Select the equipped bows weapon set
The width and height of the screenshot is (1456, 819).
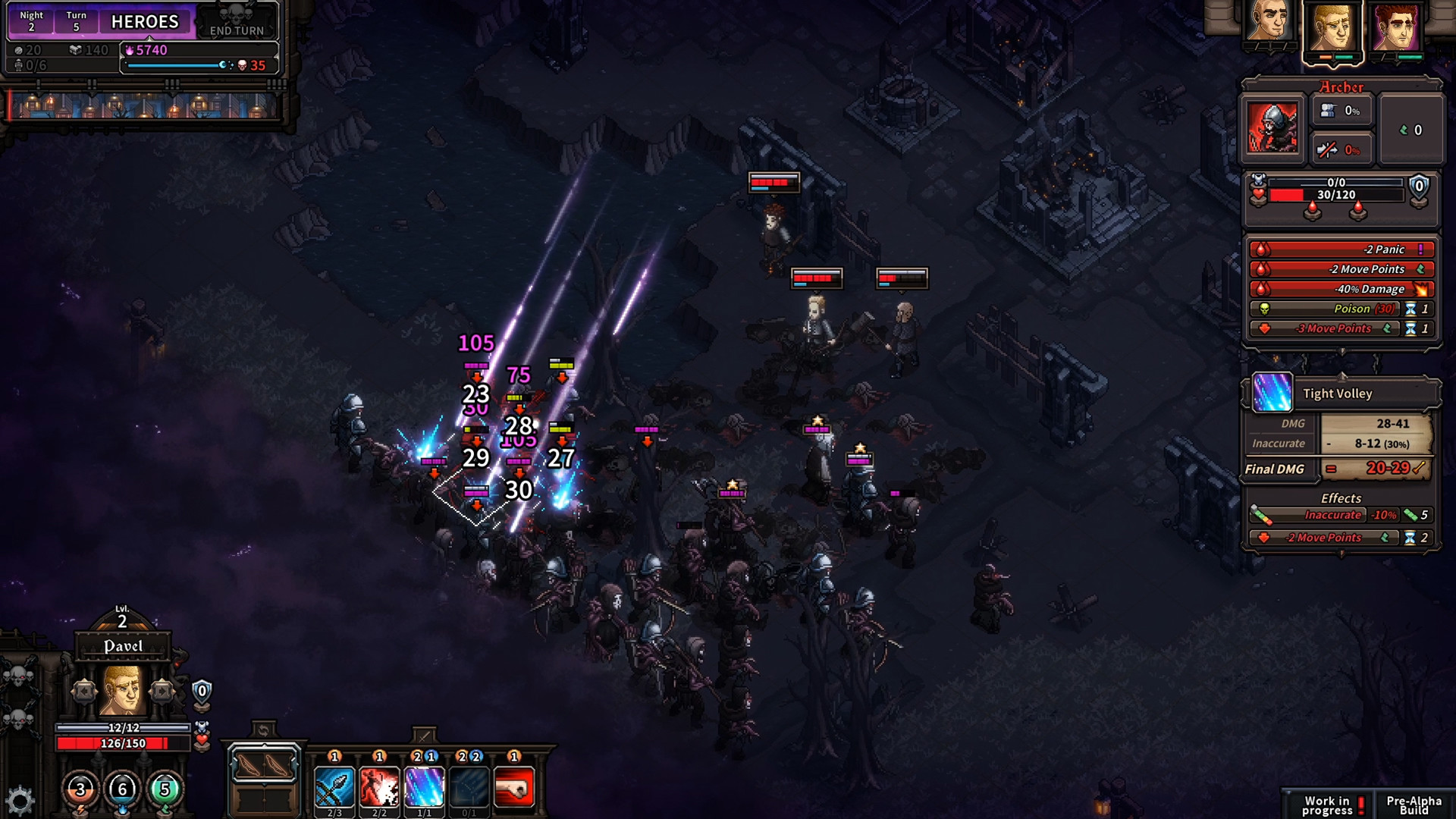(264, 765)
